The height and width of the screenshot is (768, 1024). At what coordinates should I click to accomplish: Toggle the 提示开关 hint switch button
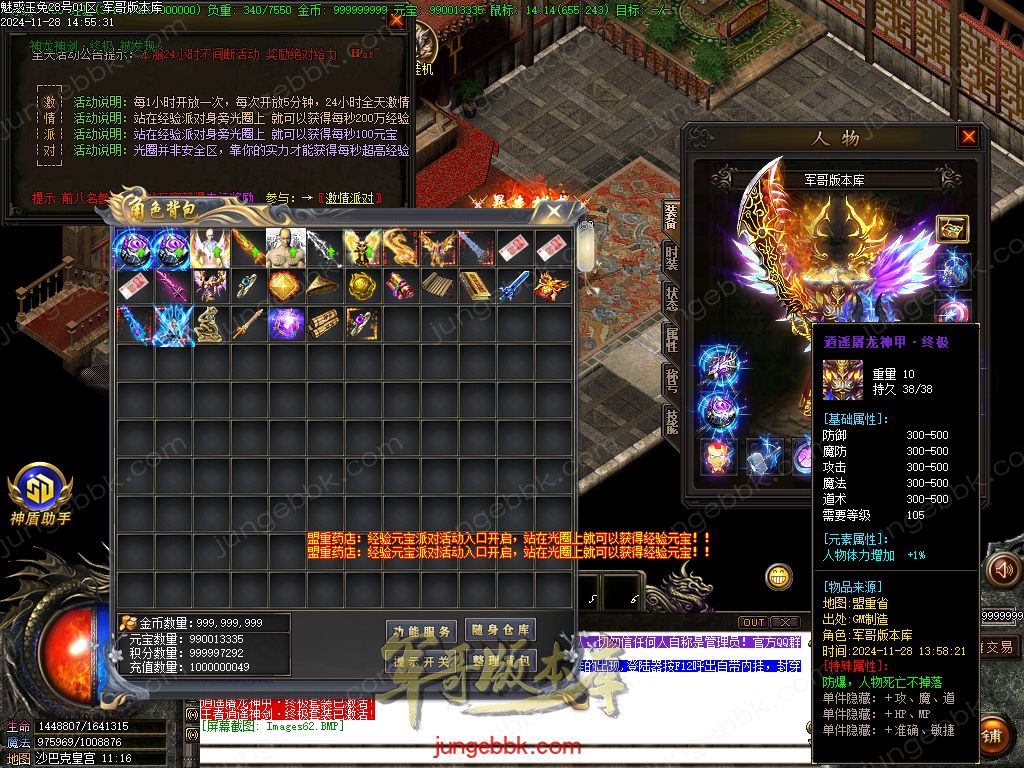tap(422, 661)
